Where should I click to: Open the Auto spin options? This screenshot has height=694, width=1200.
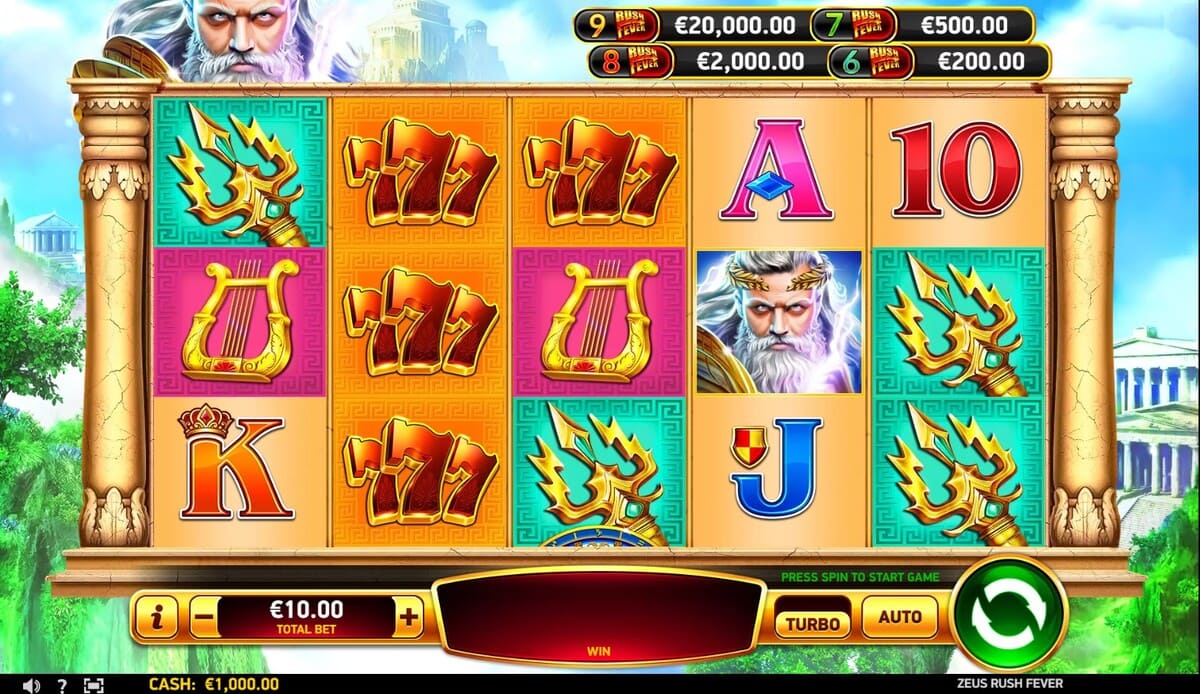[899, 617]
